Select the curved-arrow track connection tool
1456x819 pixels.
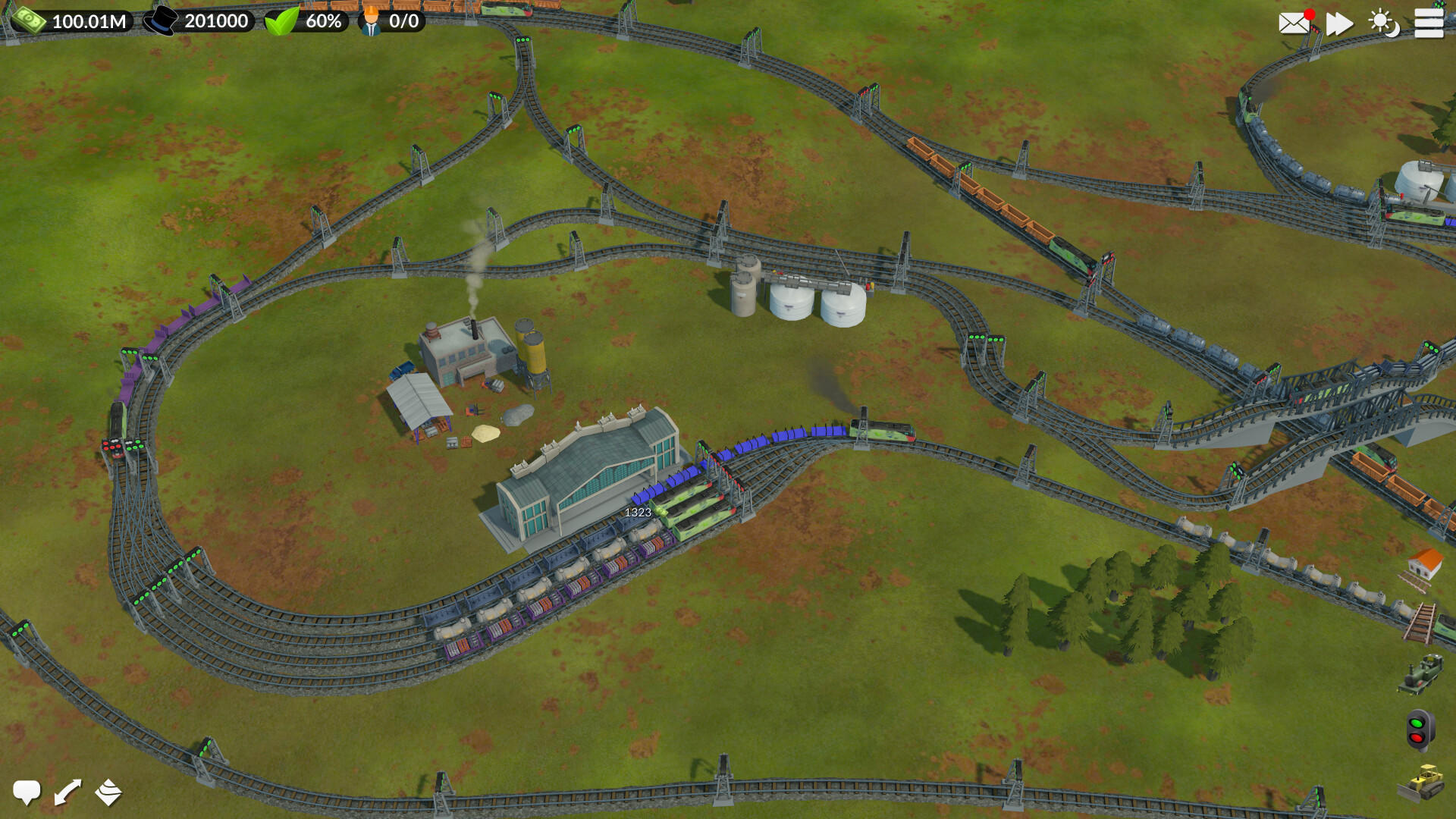[67, 792]
